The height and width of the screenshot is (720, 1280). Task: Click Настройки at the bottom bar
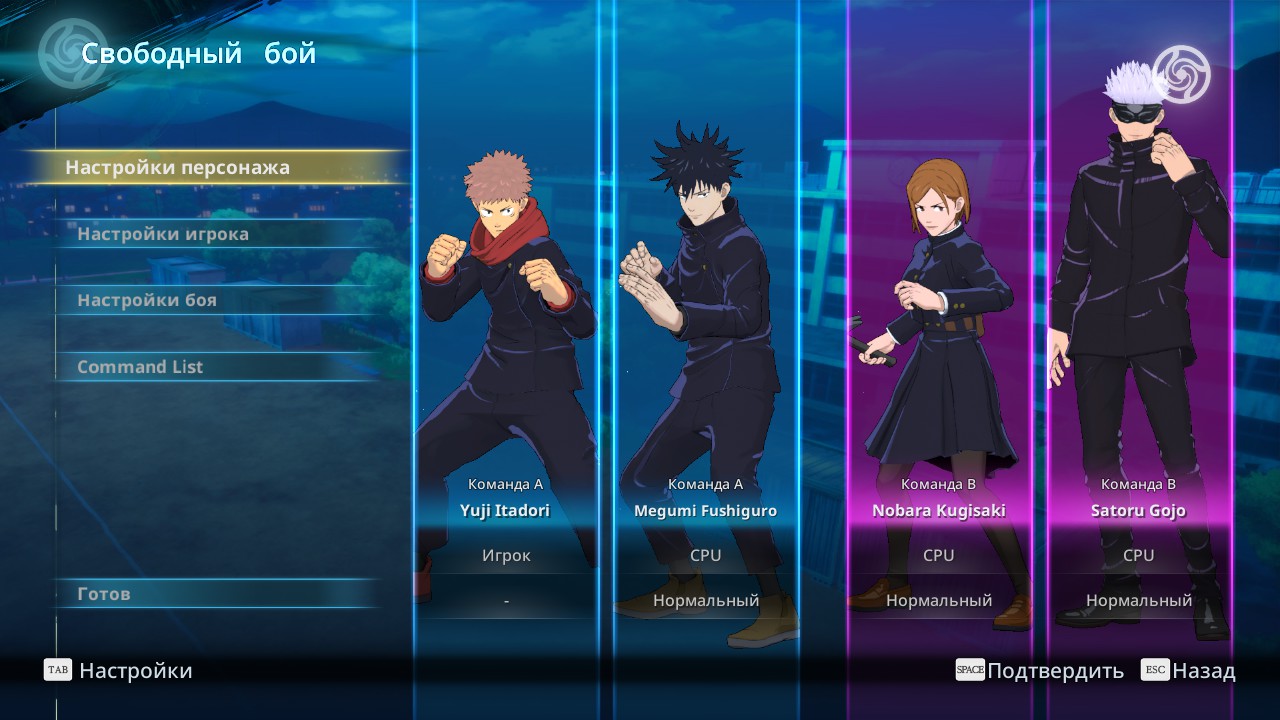click(135, 671)
